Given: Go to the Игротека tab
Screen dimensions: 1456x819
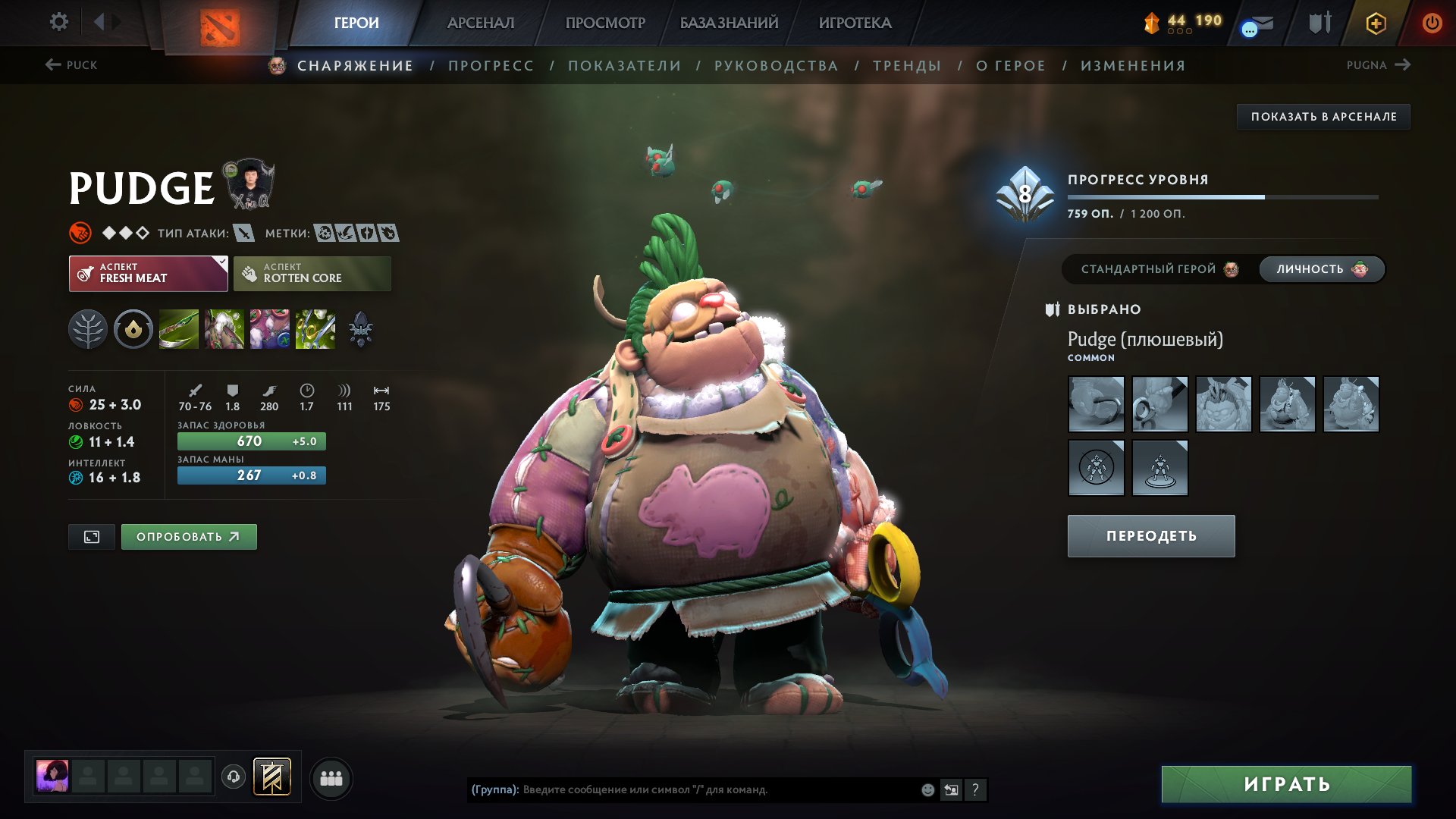Looking at the screenshot, I should tap(855, 23).
